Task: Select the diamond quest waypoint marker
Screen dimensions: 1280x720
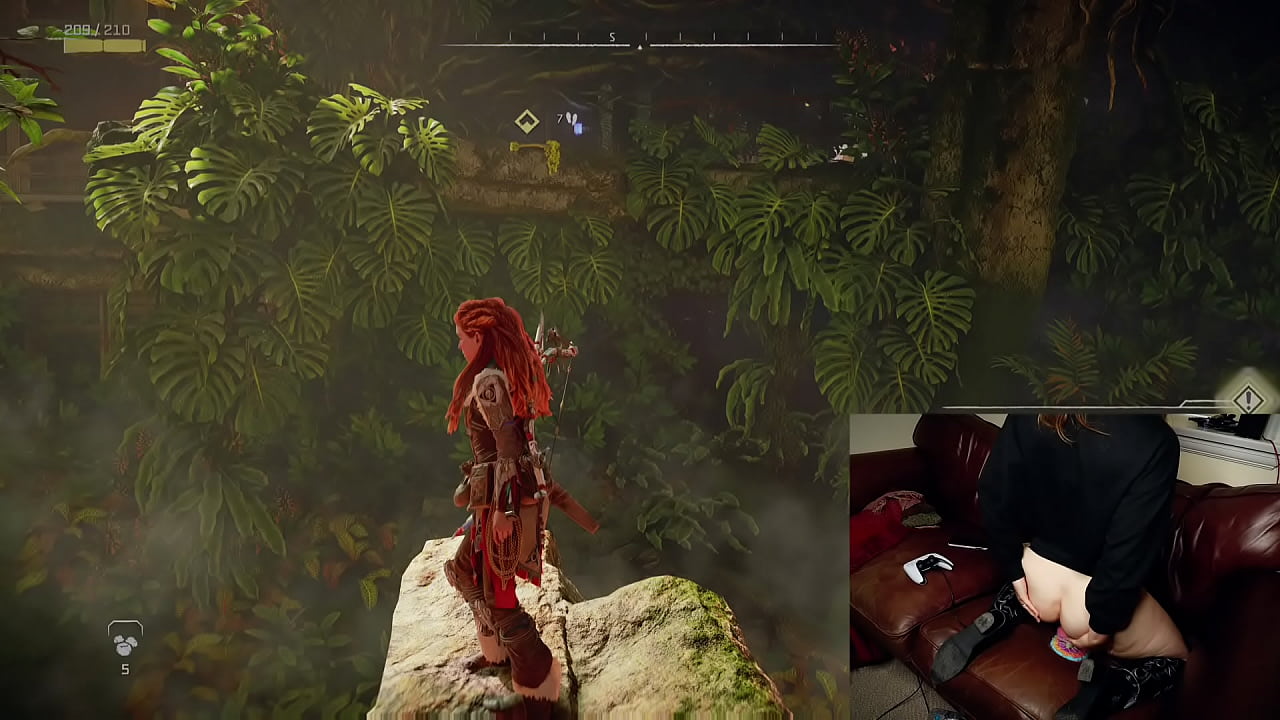Action: click(527, 122)
